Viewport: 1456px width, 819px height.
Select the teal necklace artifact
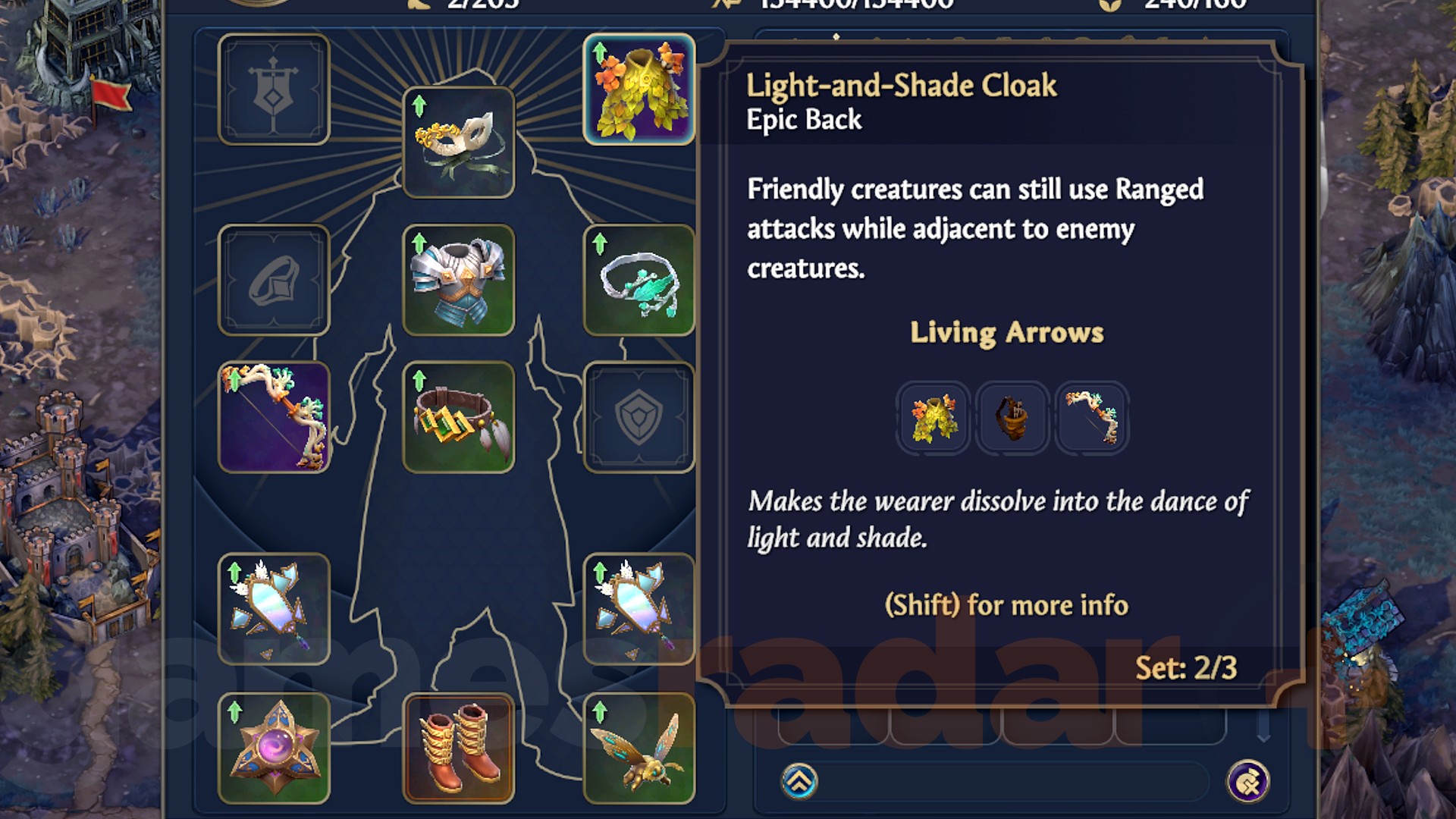click(x=639, y=281)
